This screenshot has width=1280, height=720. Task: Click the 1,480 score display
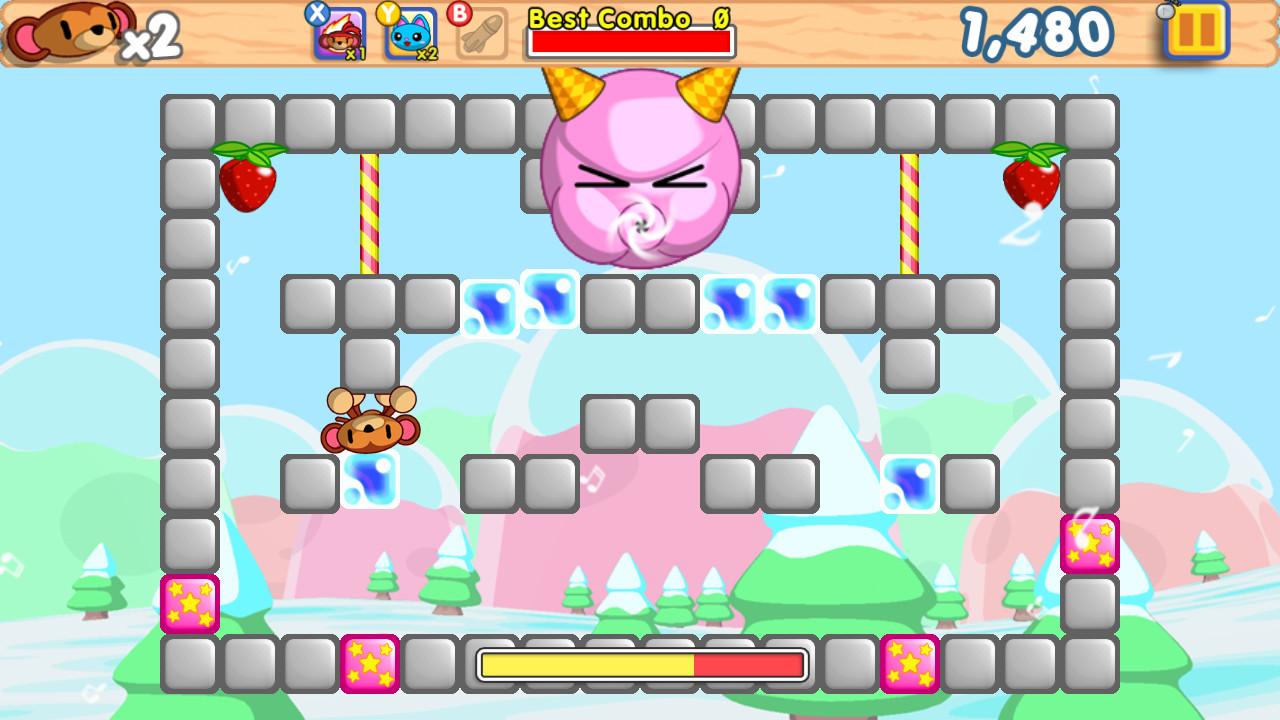[1037, 31]
